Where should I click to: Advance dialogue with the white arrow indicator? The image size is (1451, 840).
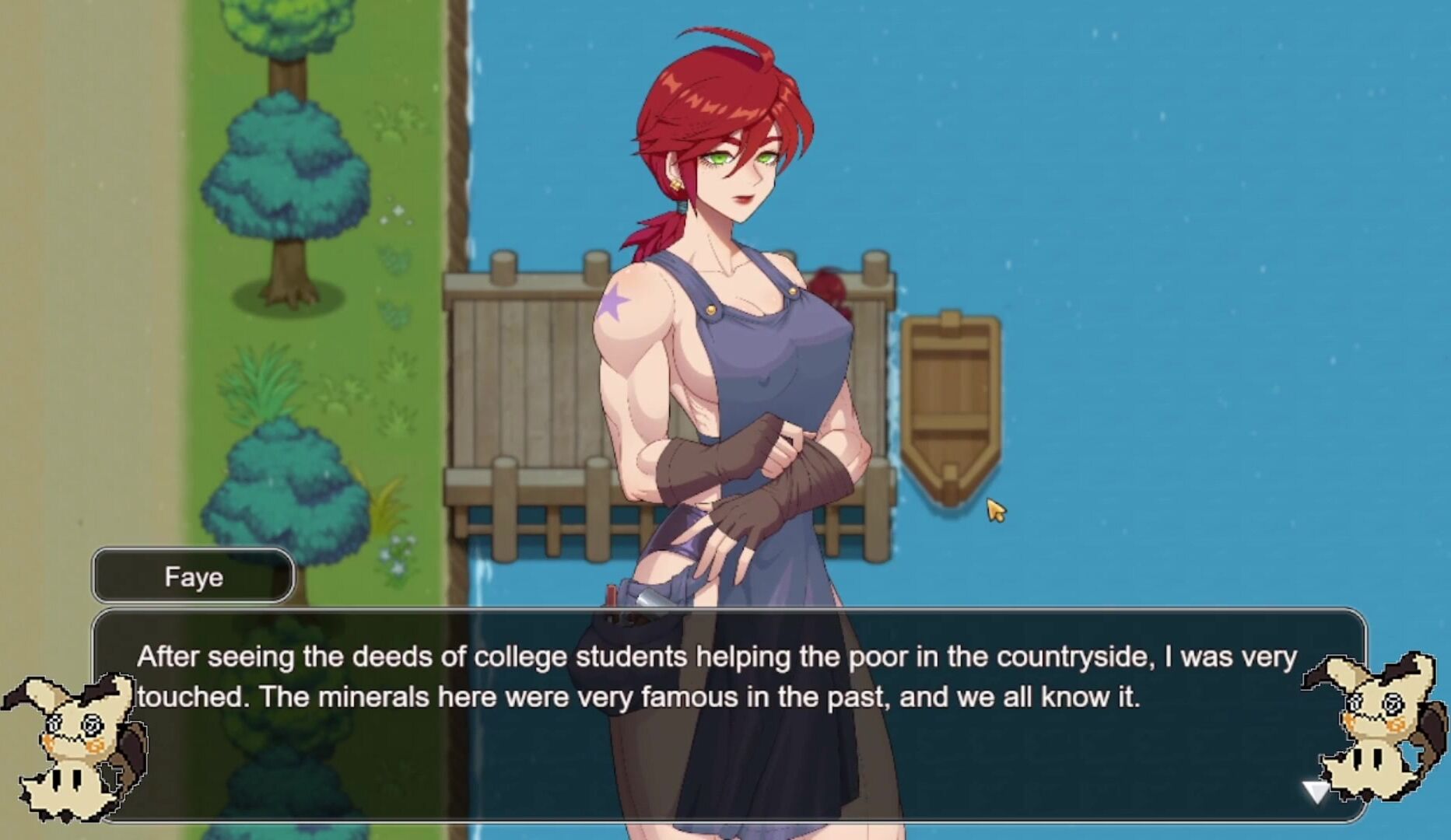tap(1315, 792)
